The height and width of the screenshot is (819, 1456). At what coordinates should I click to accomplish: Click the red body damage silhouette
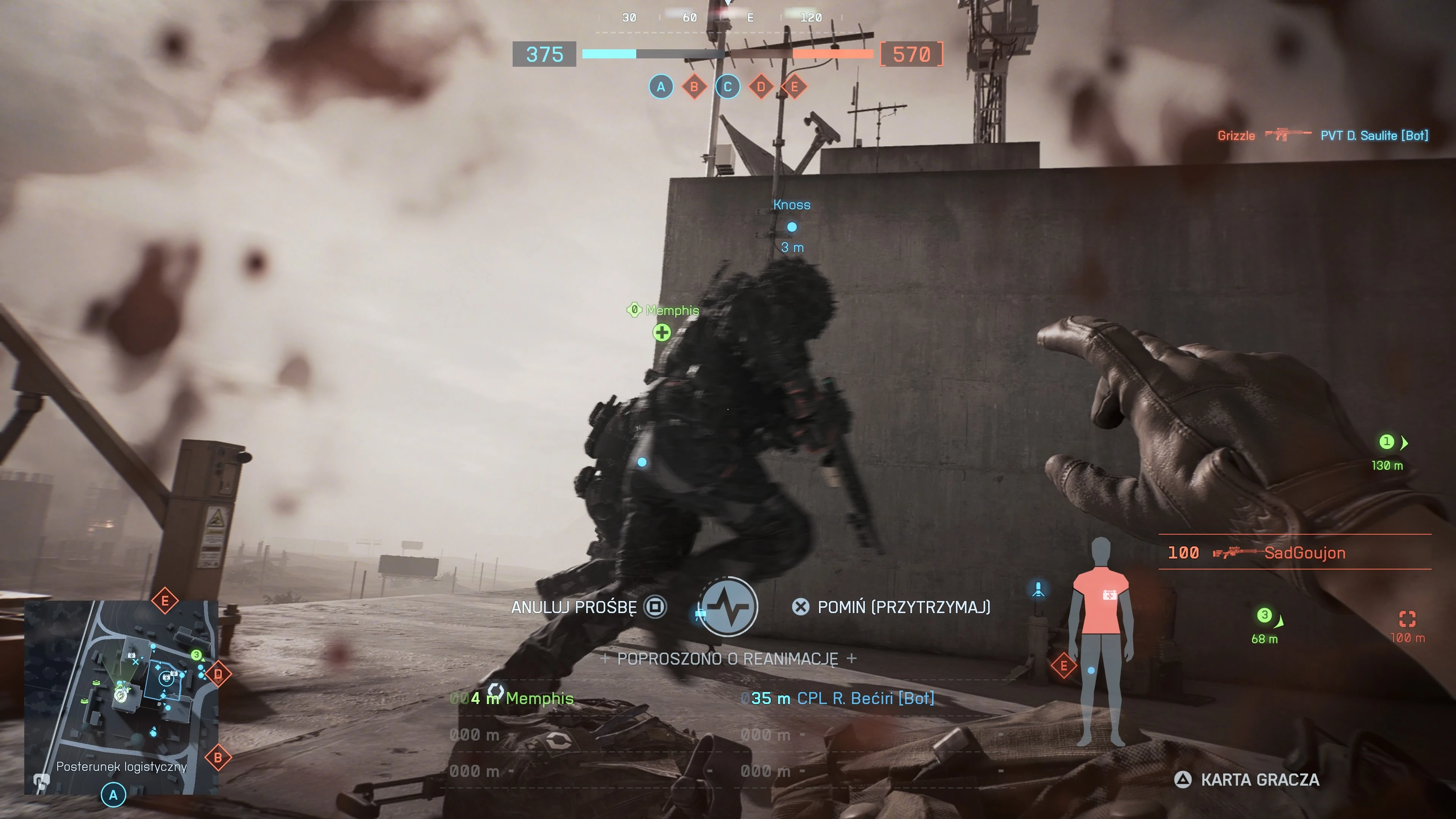1100,642
